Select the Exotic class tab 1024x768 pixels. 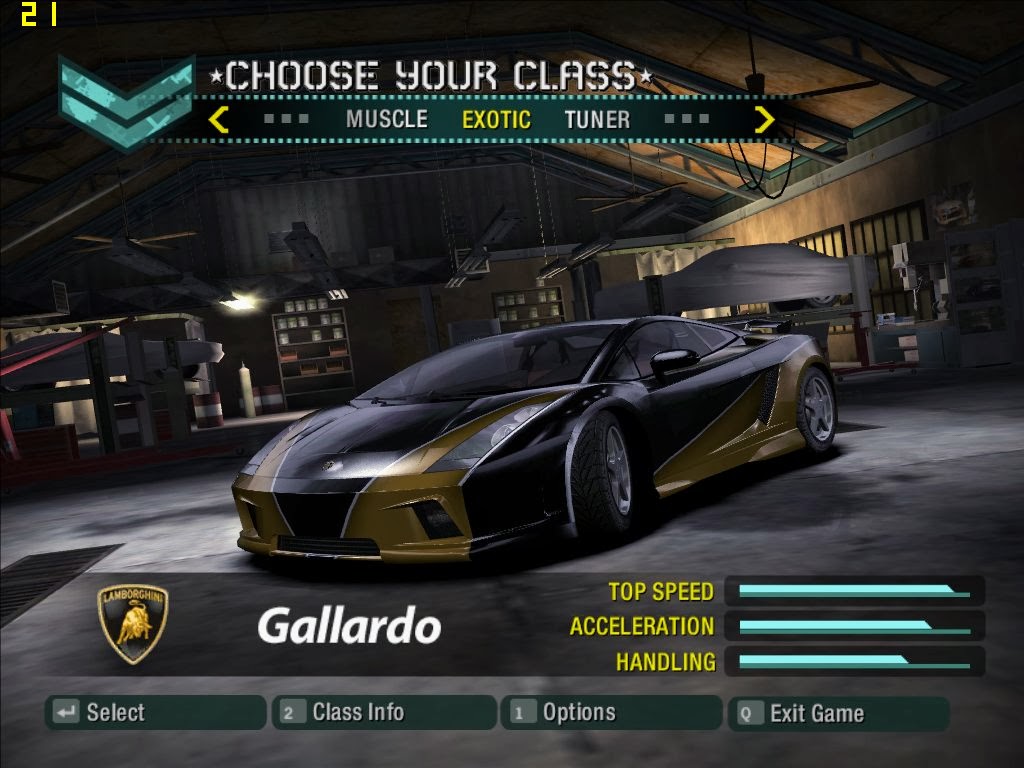tap(496, 120)
